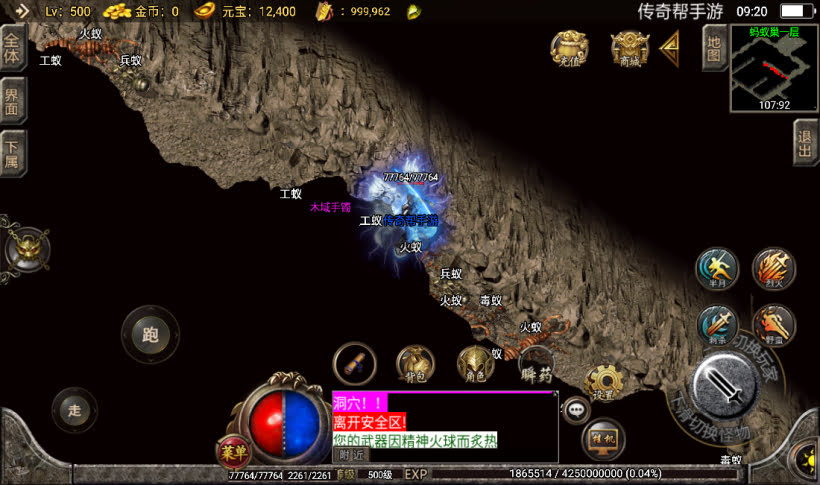Open the 商城 shop
The width and height of the screenshot is (820, 485).
coord(629,48)
